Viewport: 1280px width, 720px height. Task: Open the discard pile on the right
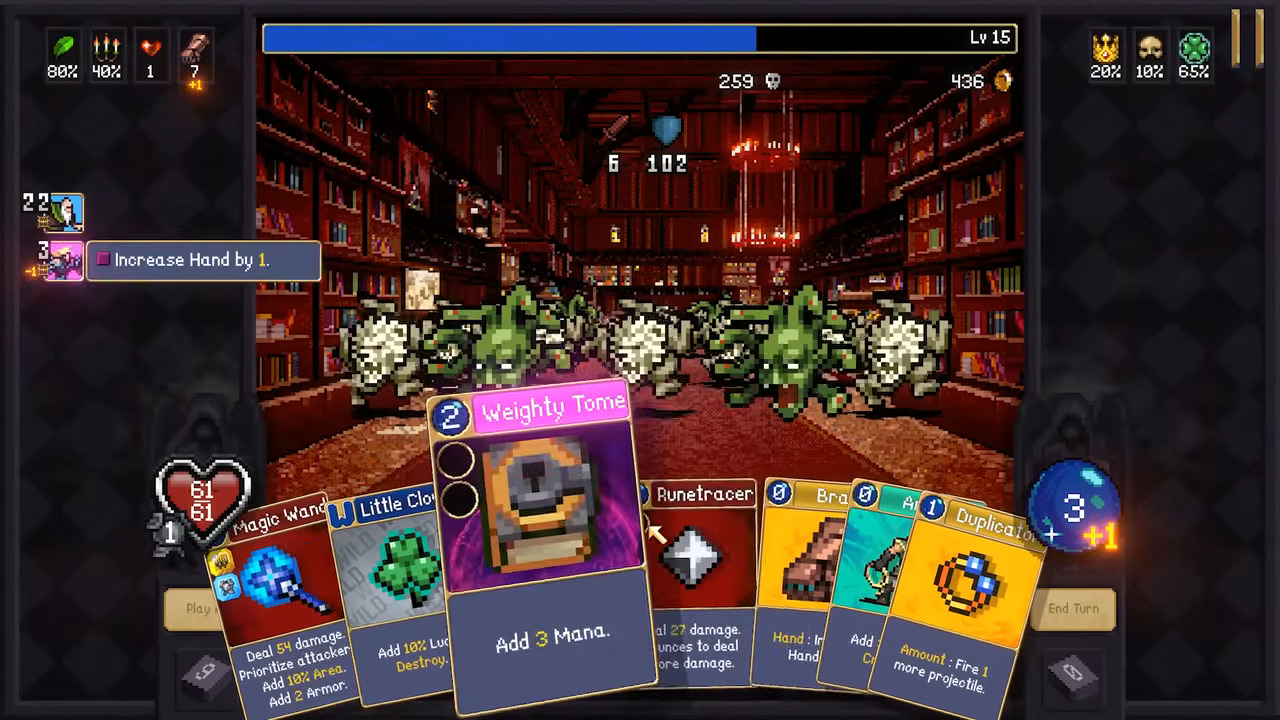tap(1075, 675)
